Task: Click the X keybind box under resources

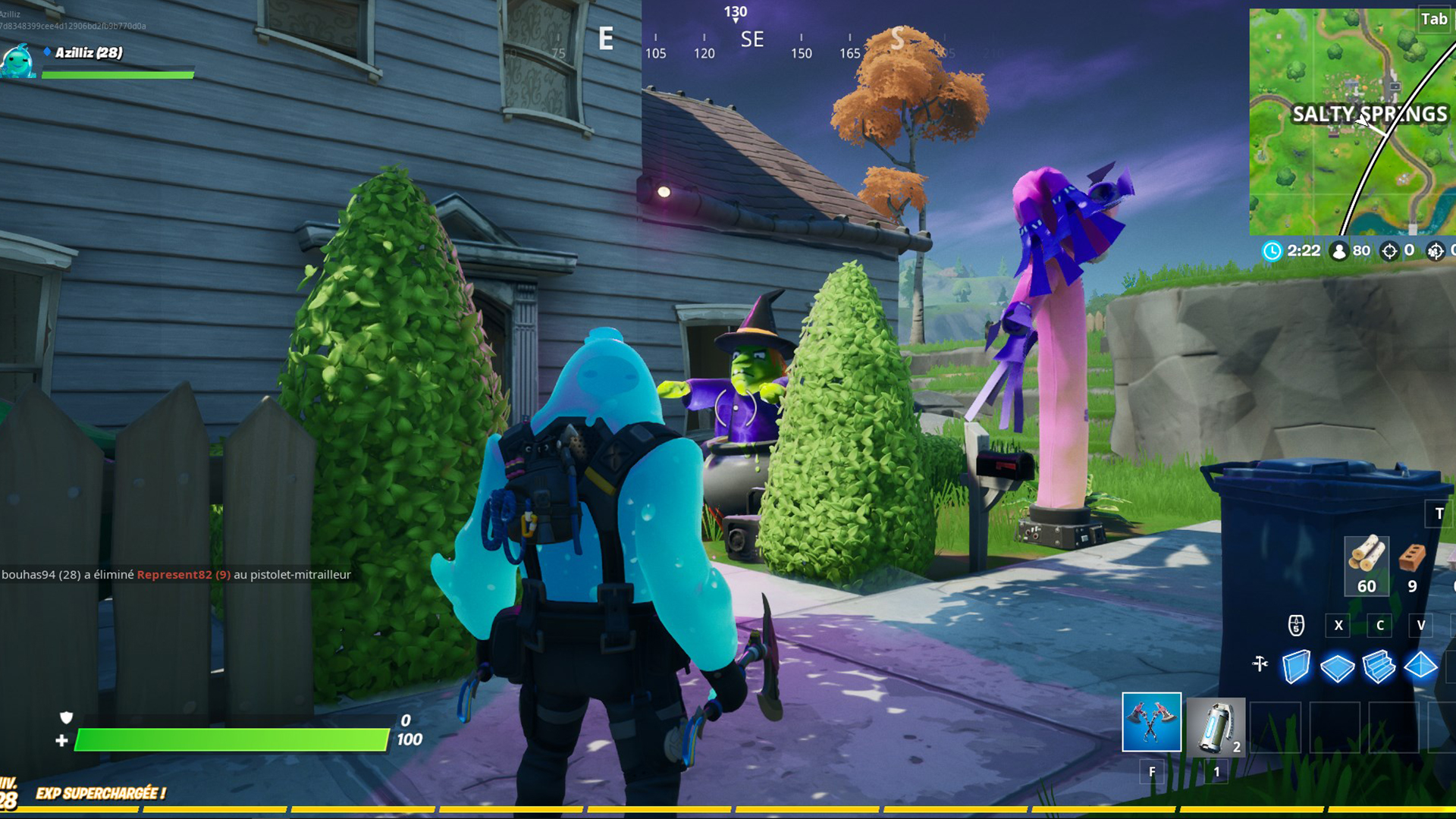Action: (1338, 626)
